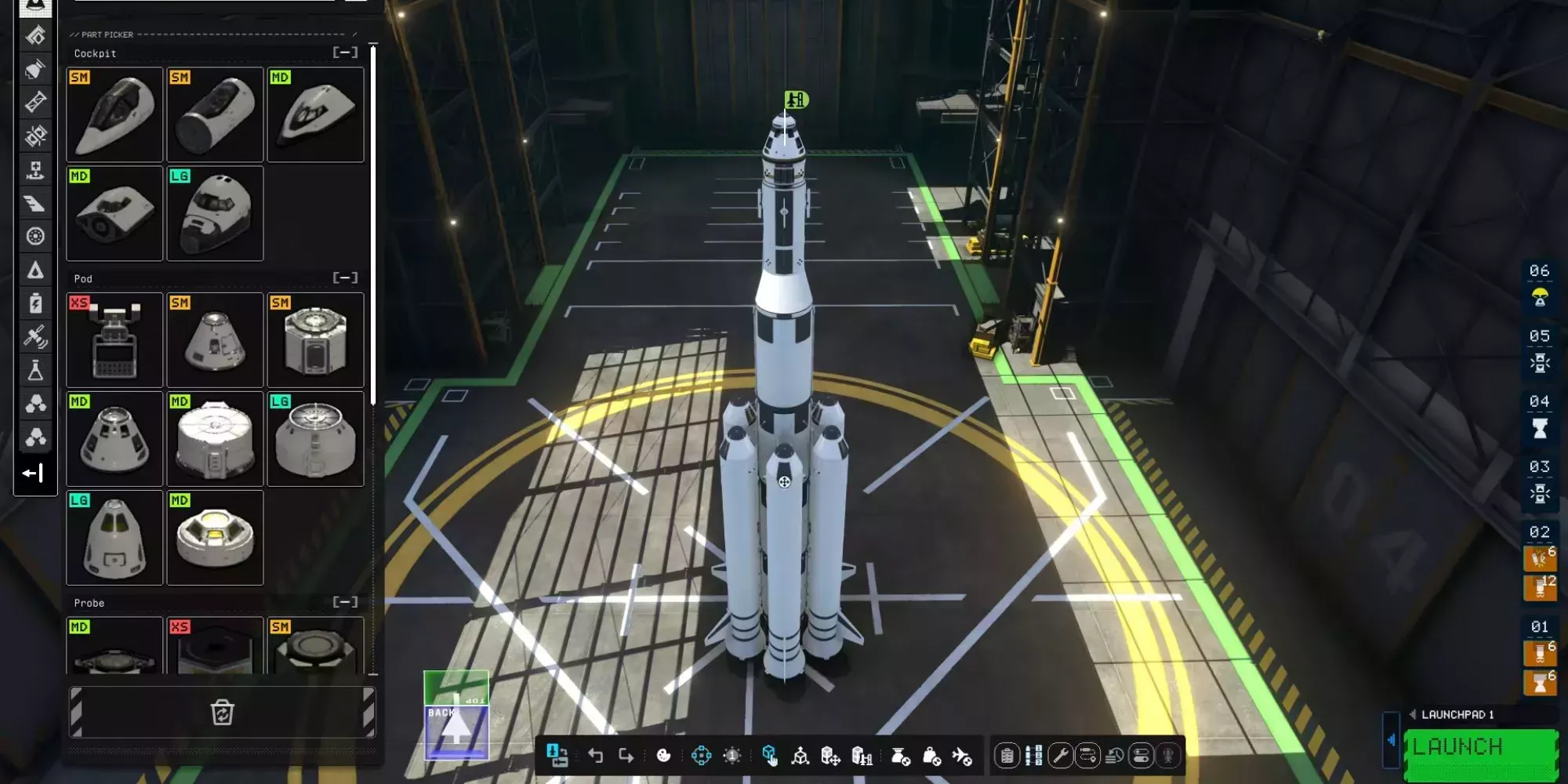The image size is (1568, 784).
Task: Open the paint palette color tool
Action: pos(663,755)
